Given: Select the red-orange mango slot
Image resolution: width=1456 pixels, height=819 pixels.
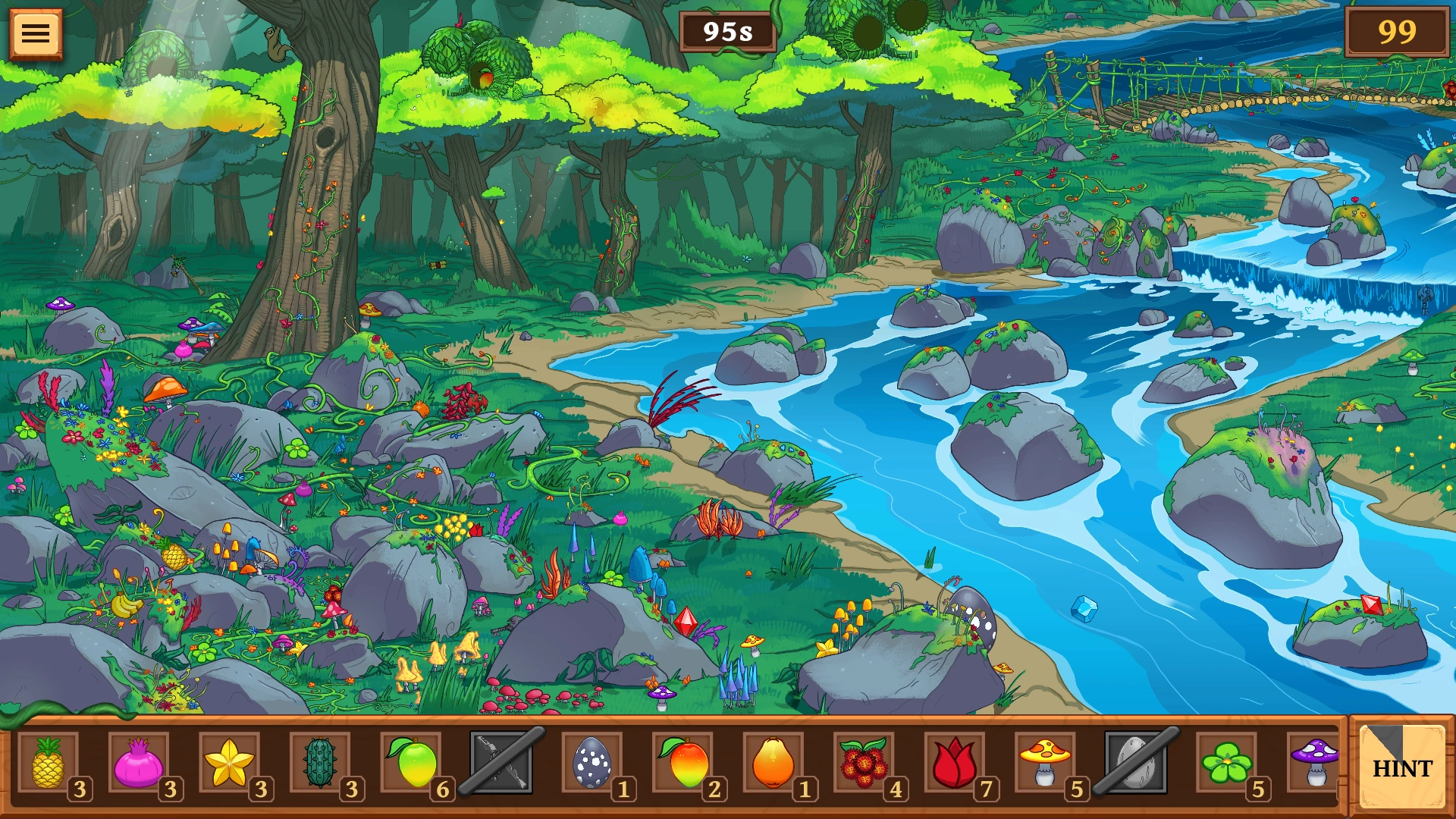Looking at the screenshot, I should [683, 763].
